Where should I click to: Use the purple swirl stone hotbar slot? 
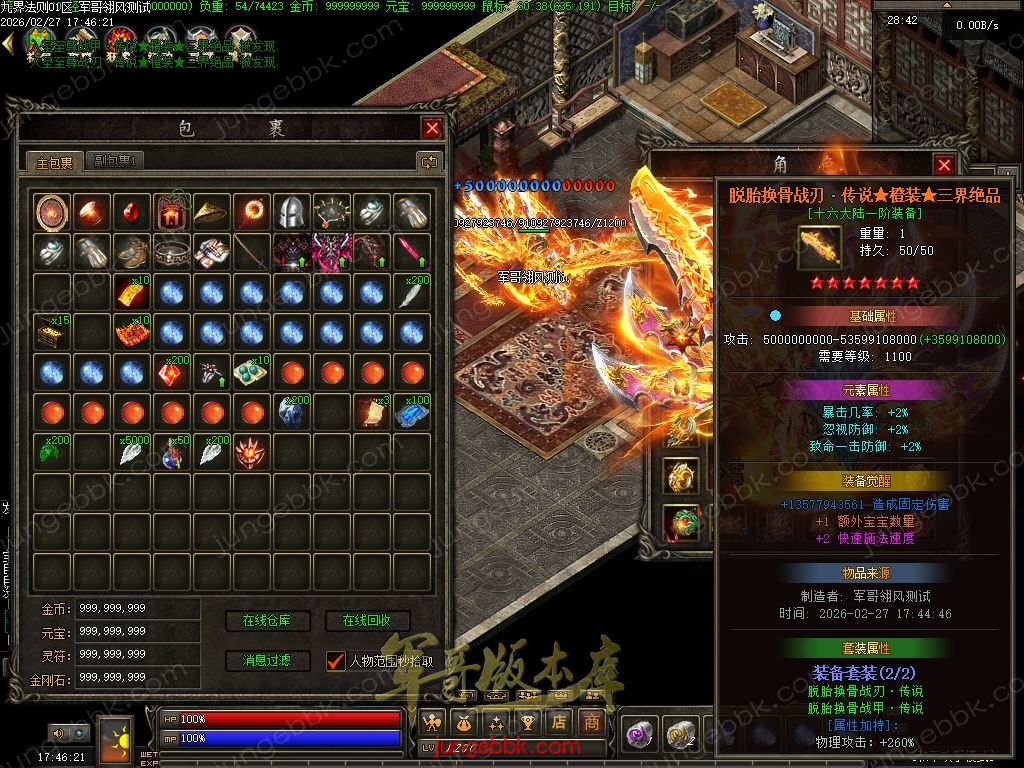tap(638, 735)
